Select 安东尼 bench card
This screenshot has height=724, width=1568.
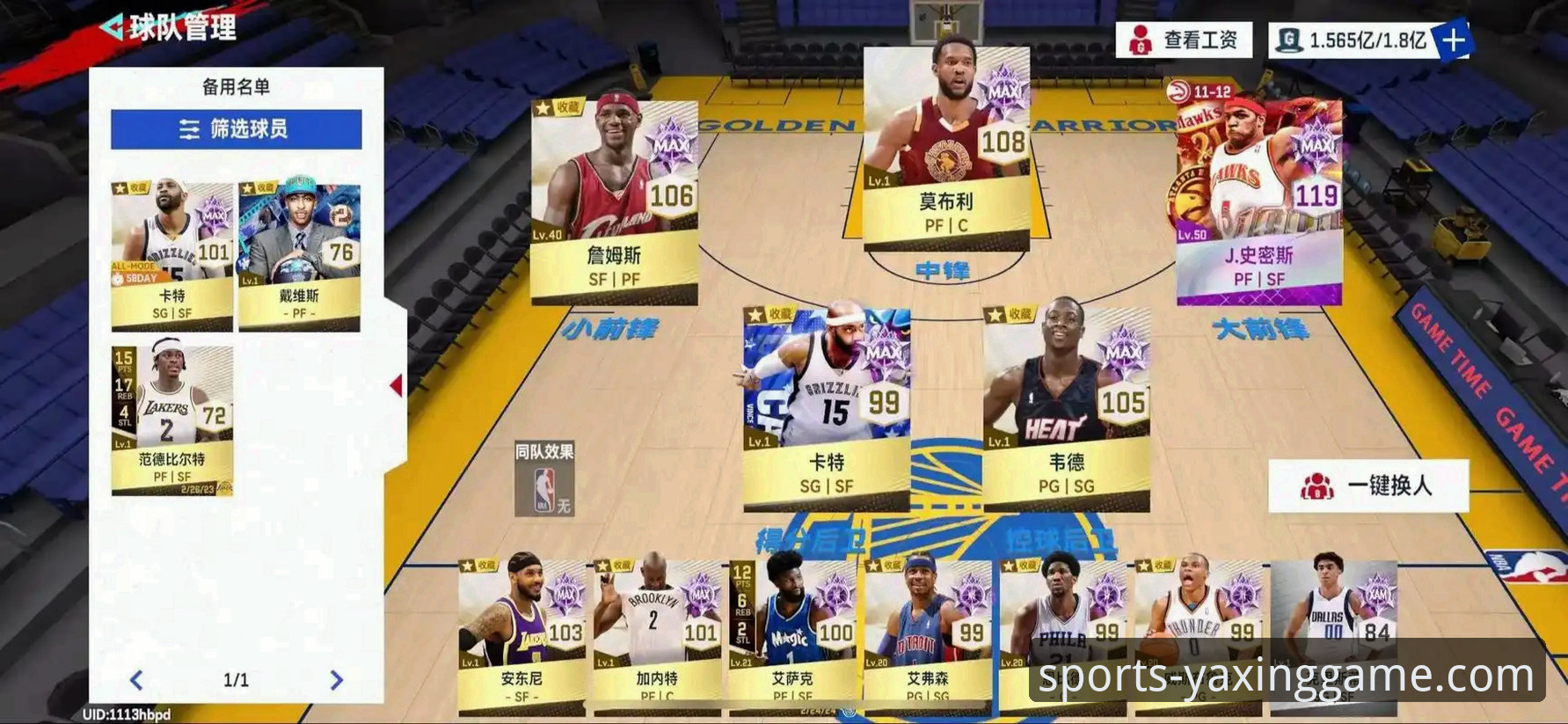point(522,633)
